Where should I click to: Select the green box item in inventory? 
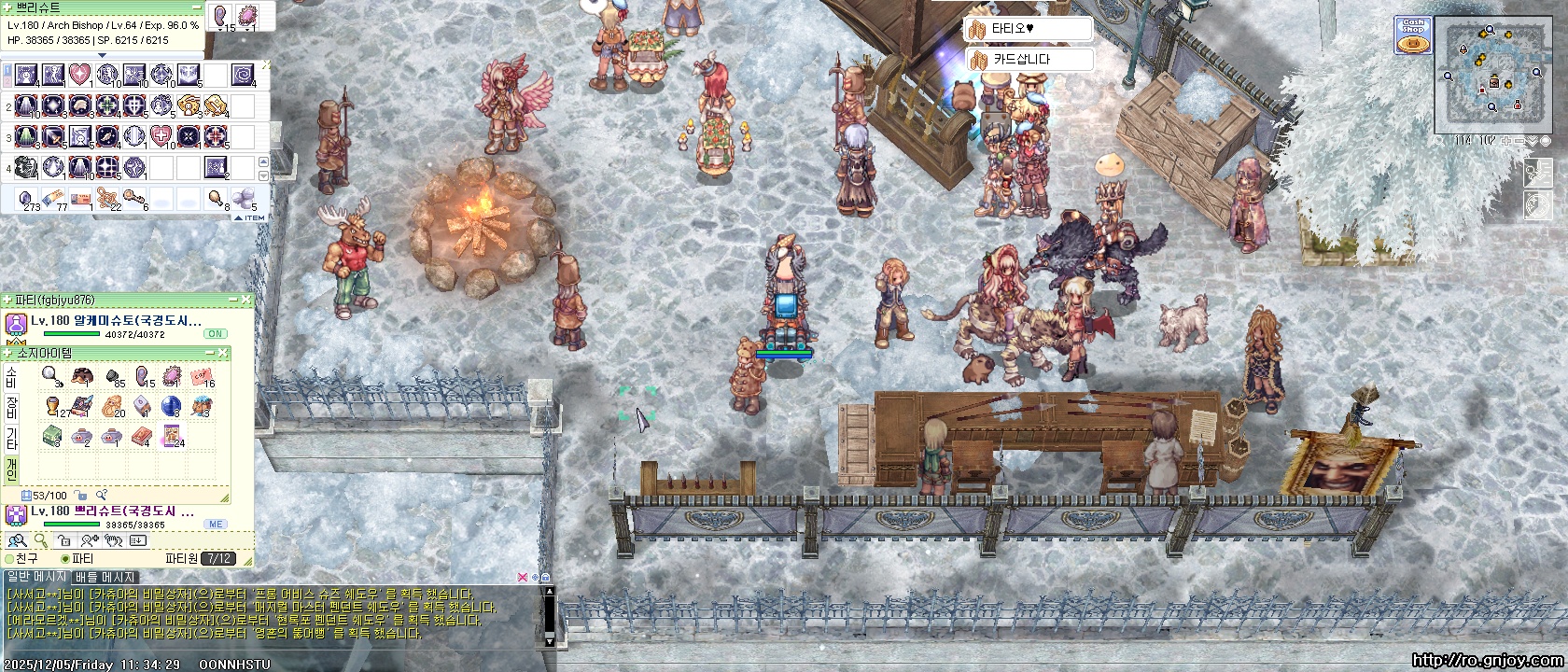[52, 436]
